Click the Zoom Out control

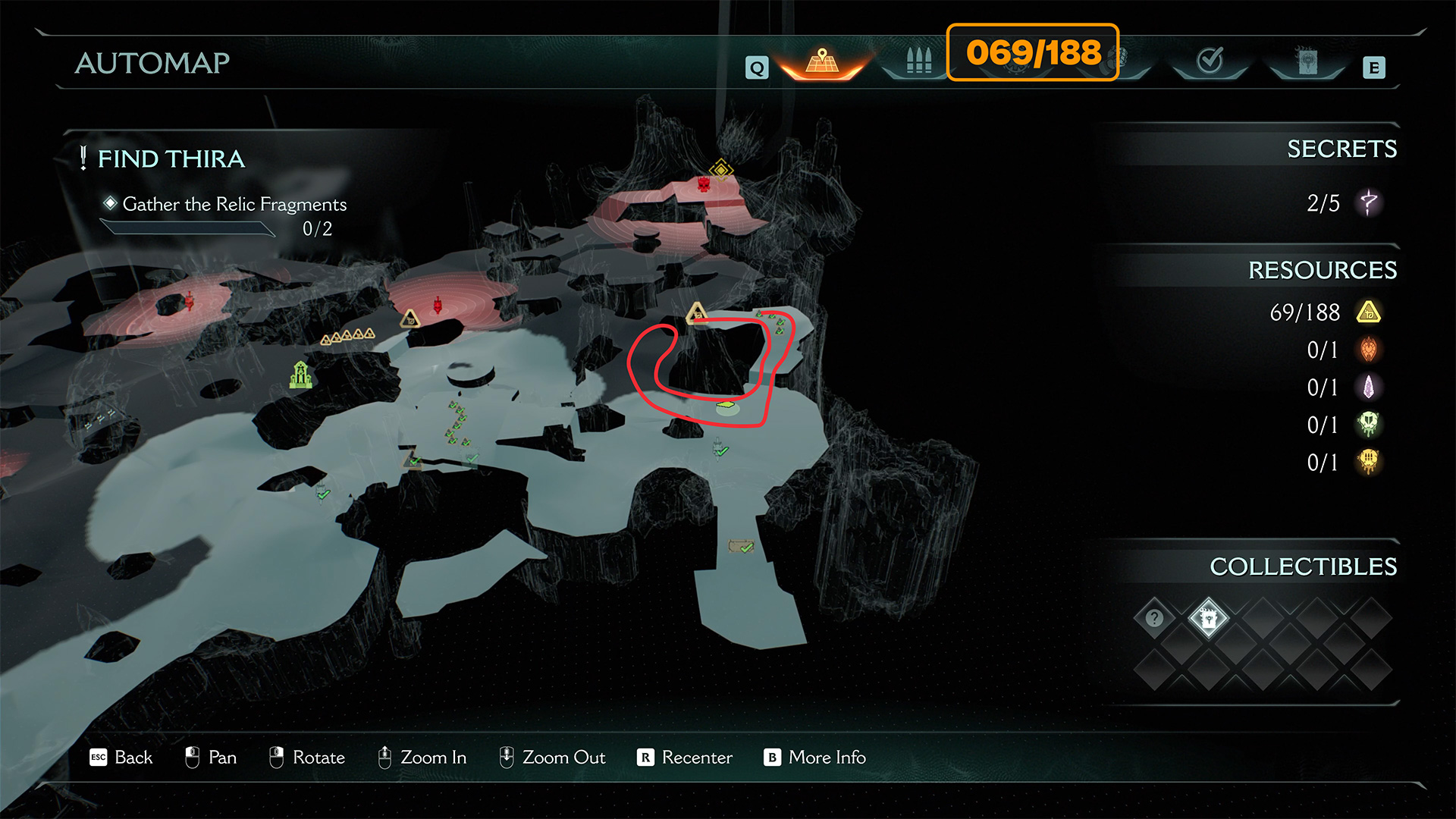(x=552, y=758)
